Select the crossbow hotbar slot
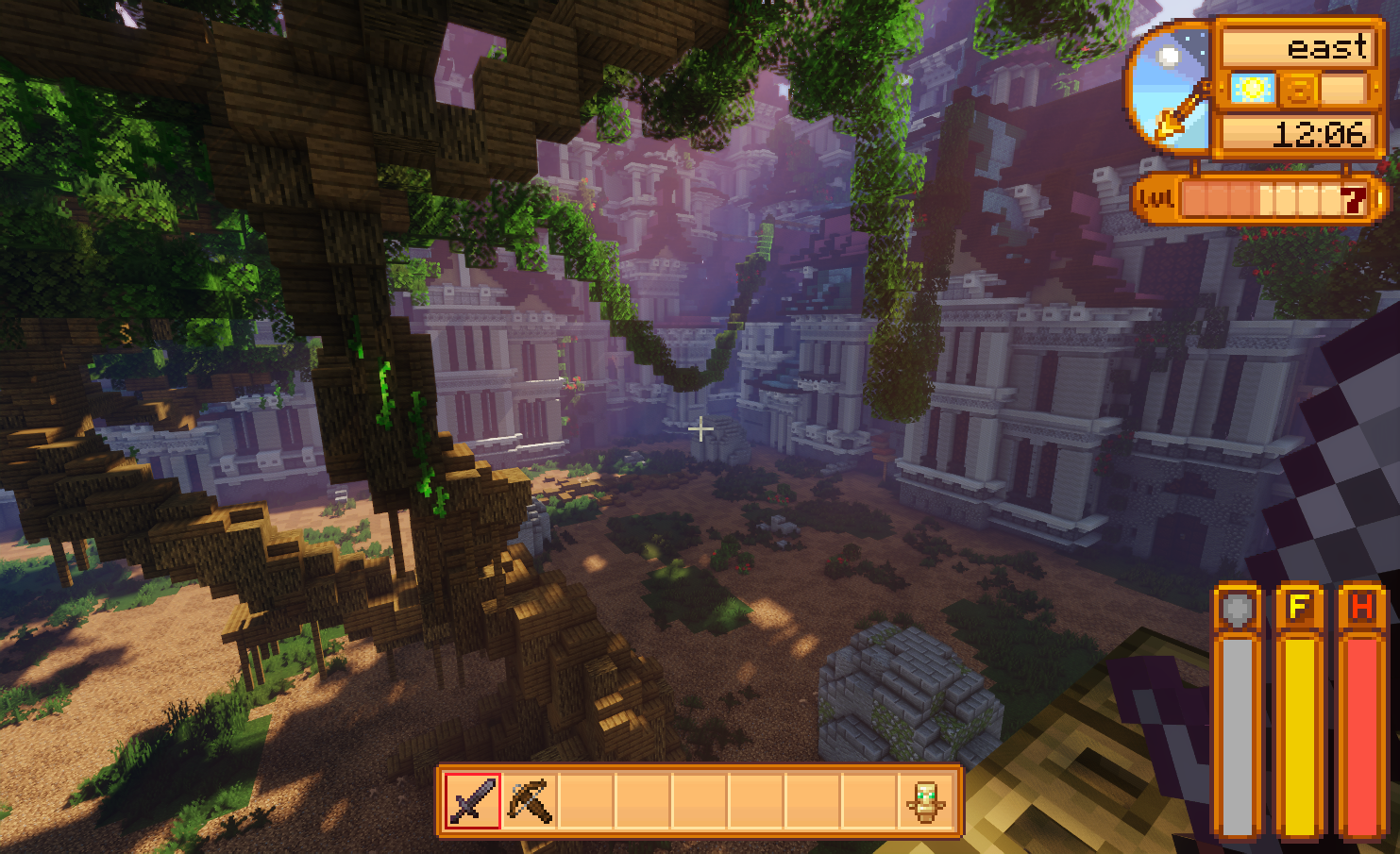The width and height of the screenshot is (1400, 854). coord(530,801)
